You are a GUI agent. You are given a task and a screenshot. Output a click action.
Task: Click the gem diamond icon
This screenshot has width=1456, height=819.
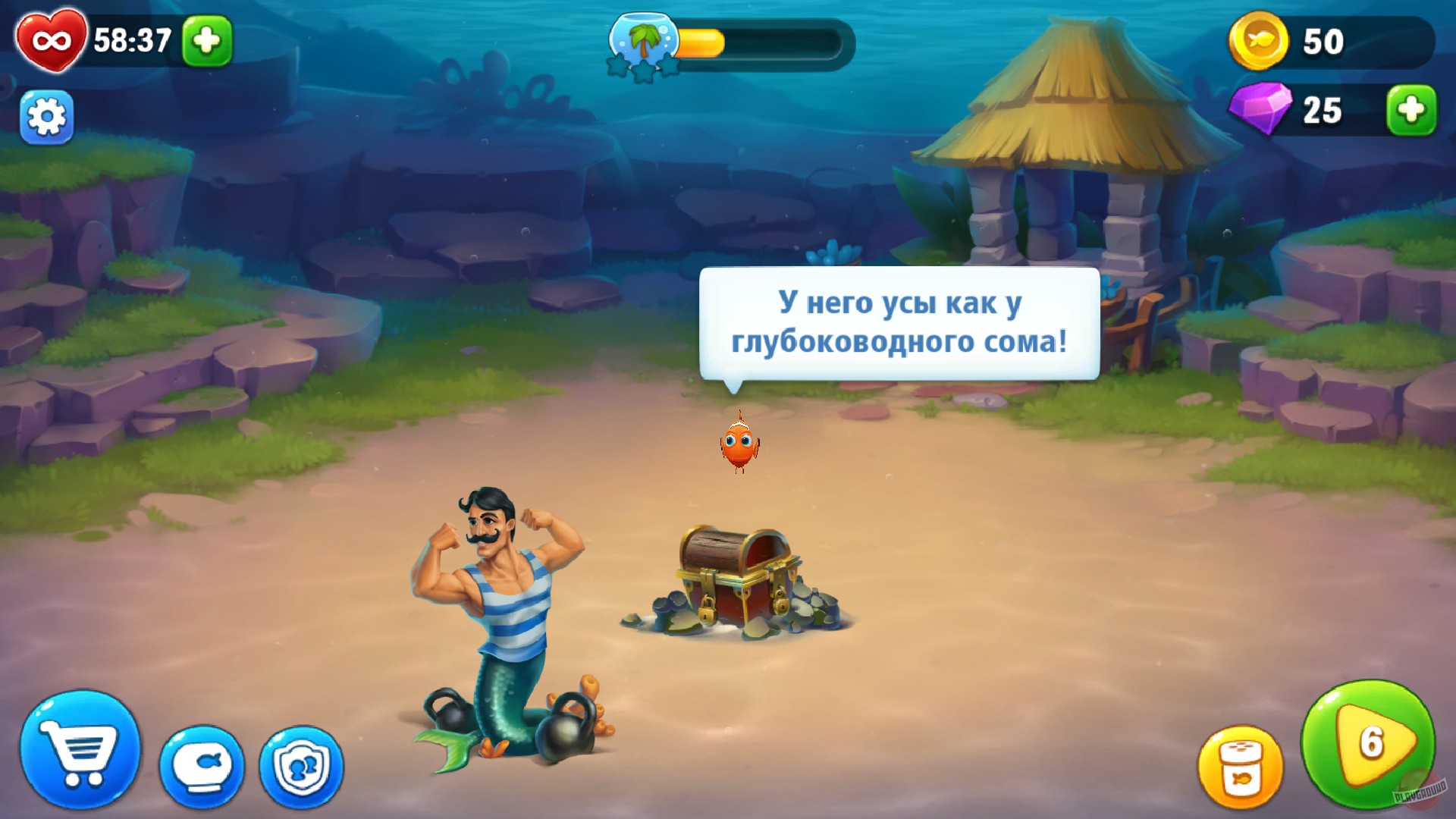tap(1259, 110)
